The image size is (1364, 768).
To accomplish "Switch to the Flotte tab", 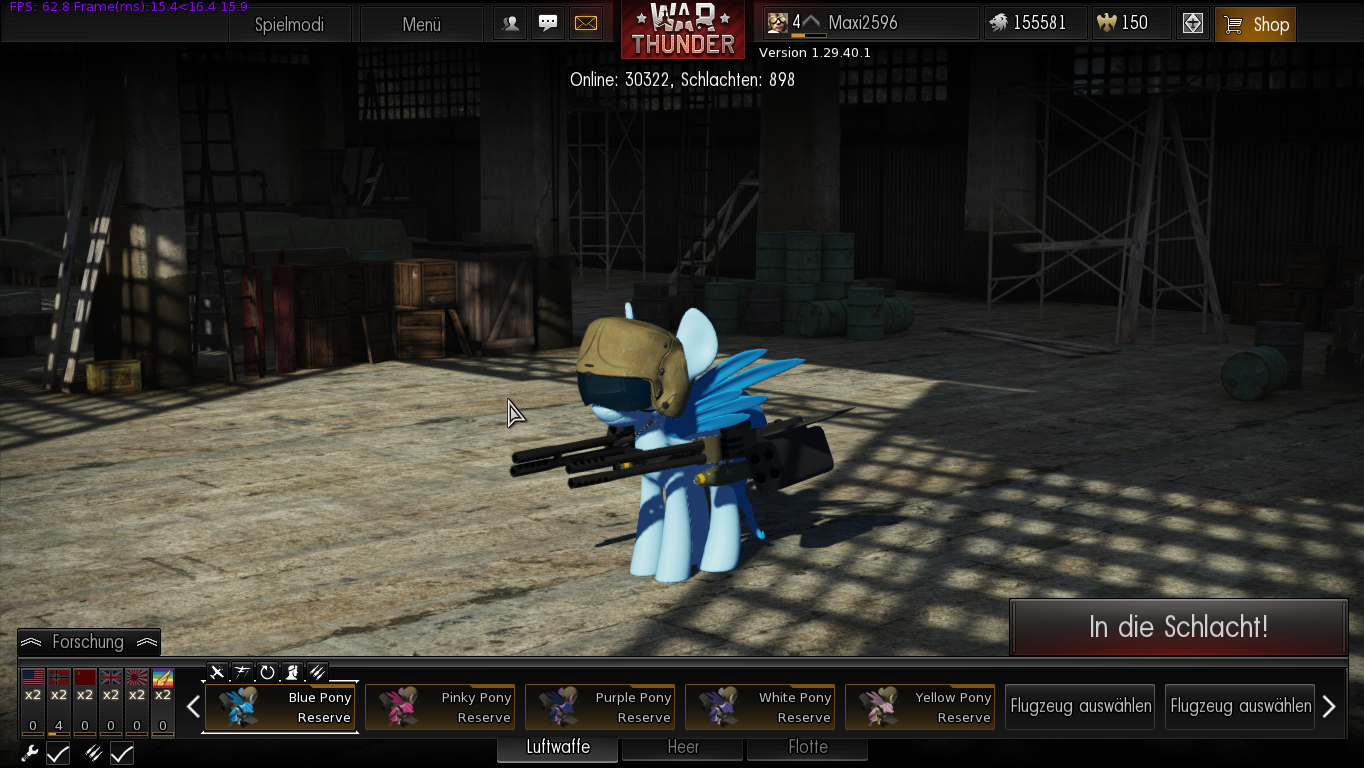I will coord(807,747).
